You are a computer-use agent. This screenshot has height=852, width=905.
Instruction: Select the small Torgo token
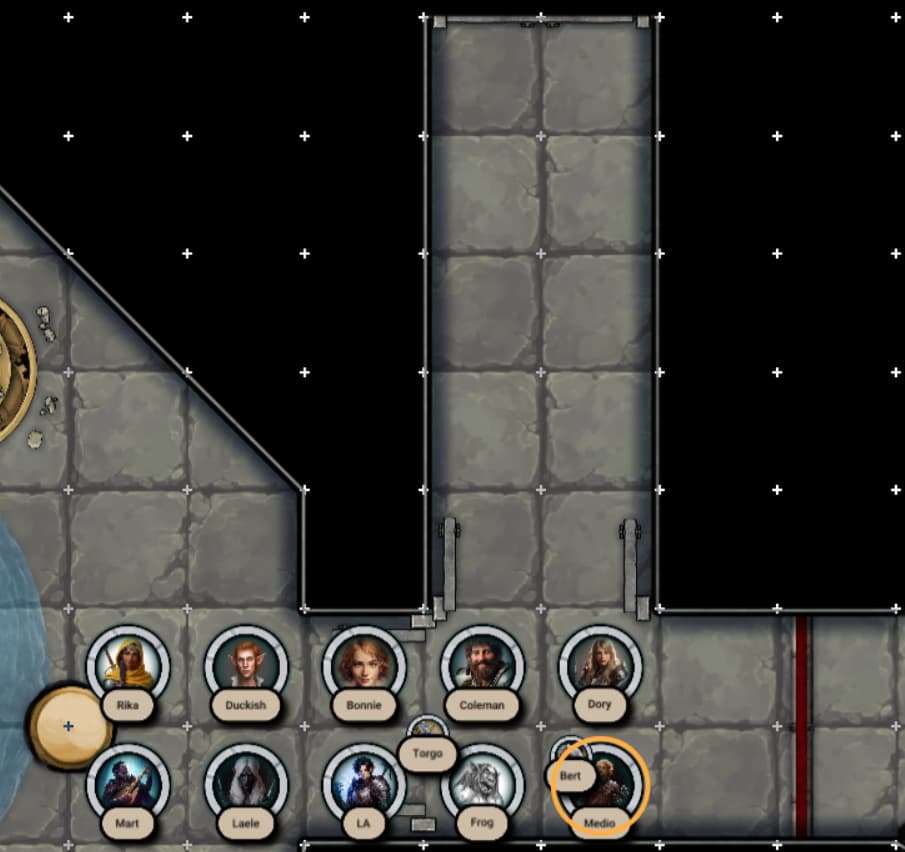coord(428,733)
